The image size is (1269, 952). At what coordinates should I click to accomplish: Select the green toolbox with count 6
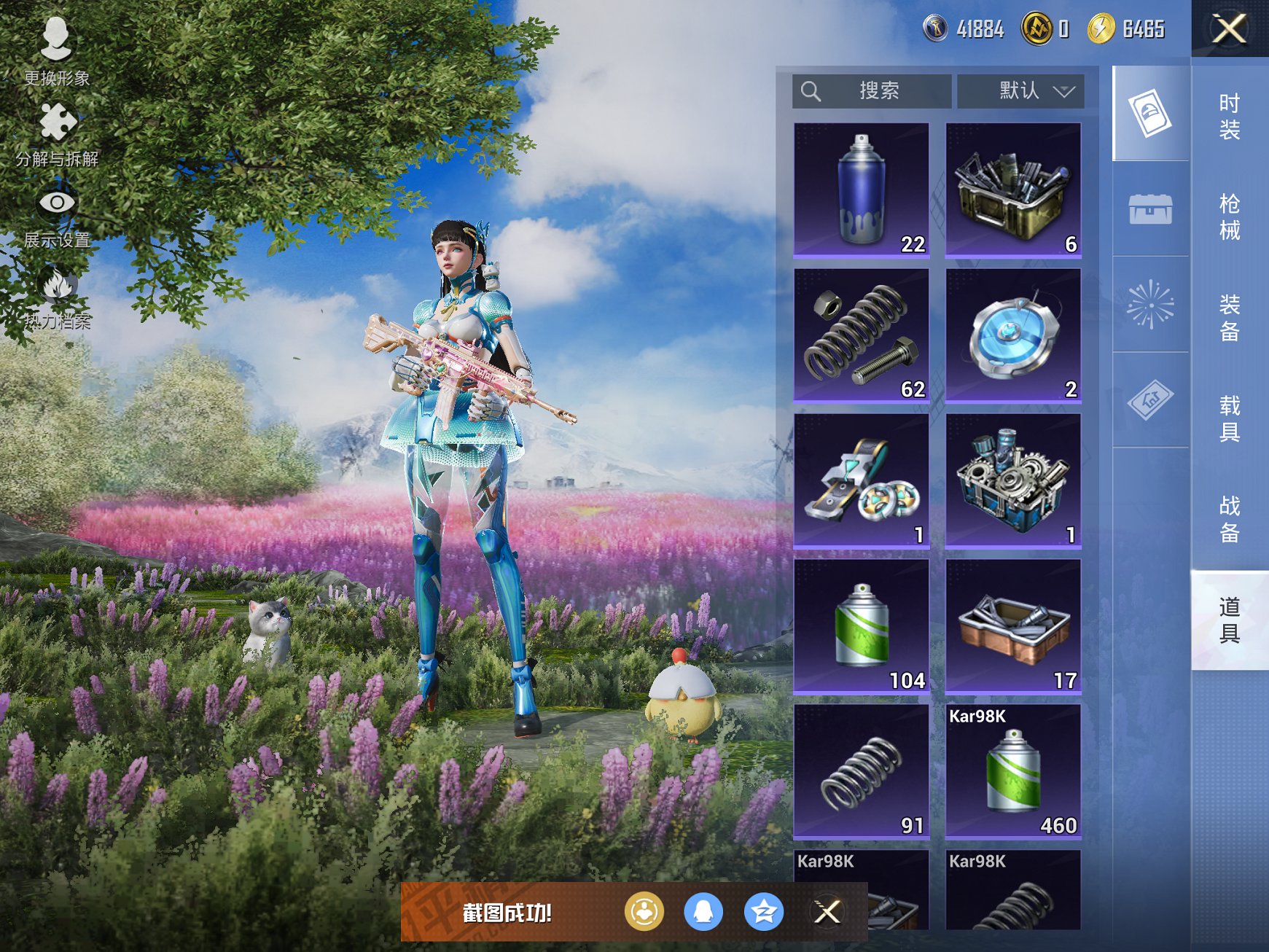1013,190
